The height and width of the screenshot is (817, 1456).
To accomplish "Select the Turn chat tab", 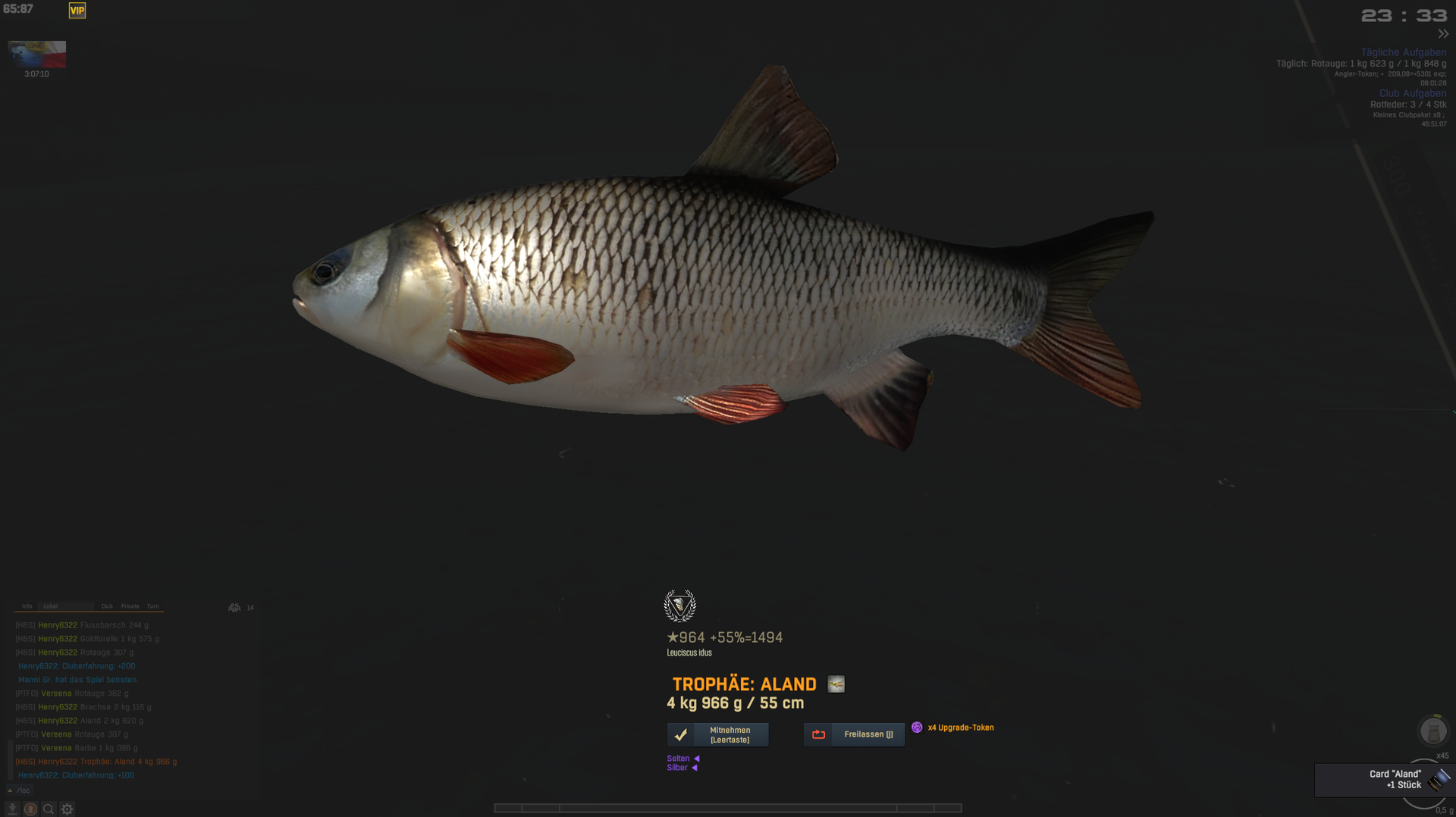I will click(153, 606).
